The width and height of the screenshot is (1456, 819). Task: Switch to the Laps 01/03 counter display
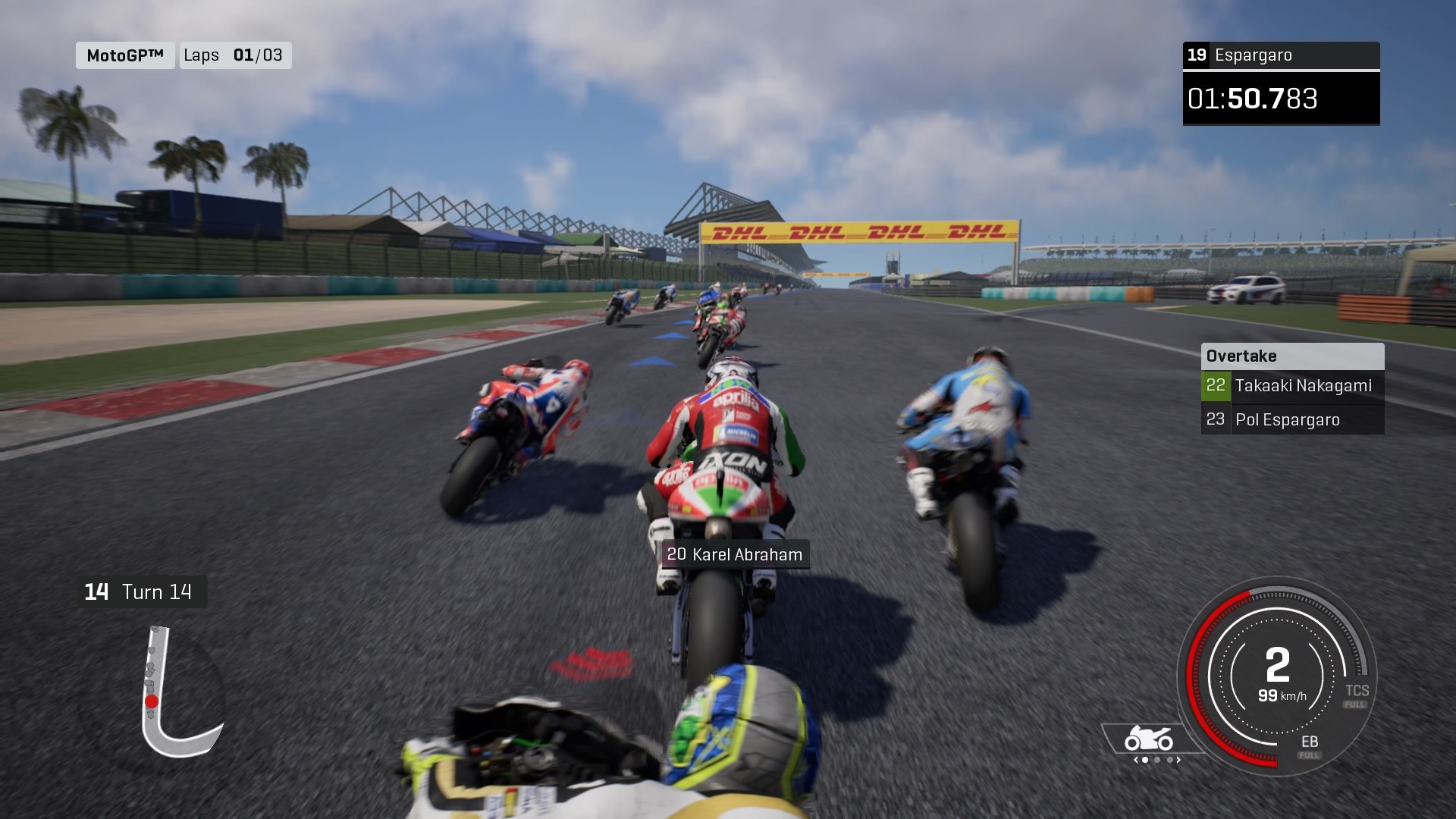point(235,55)
